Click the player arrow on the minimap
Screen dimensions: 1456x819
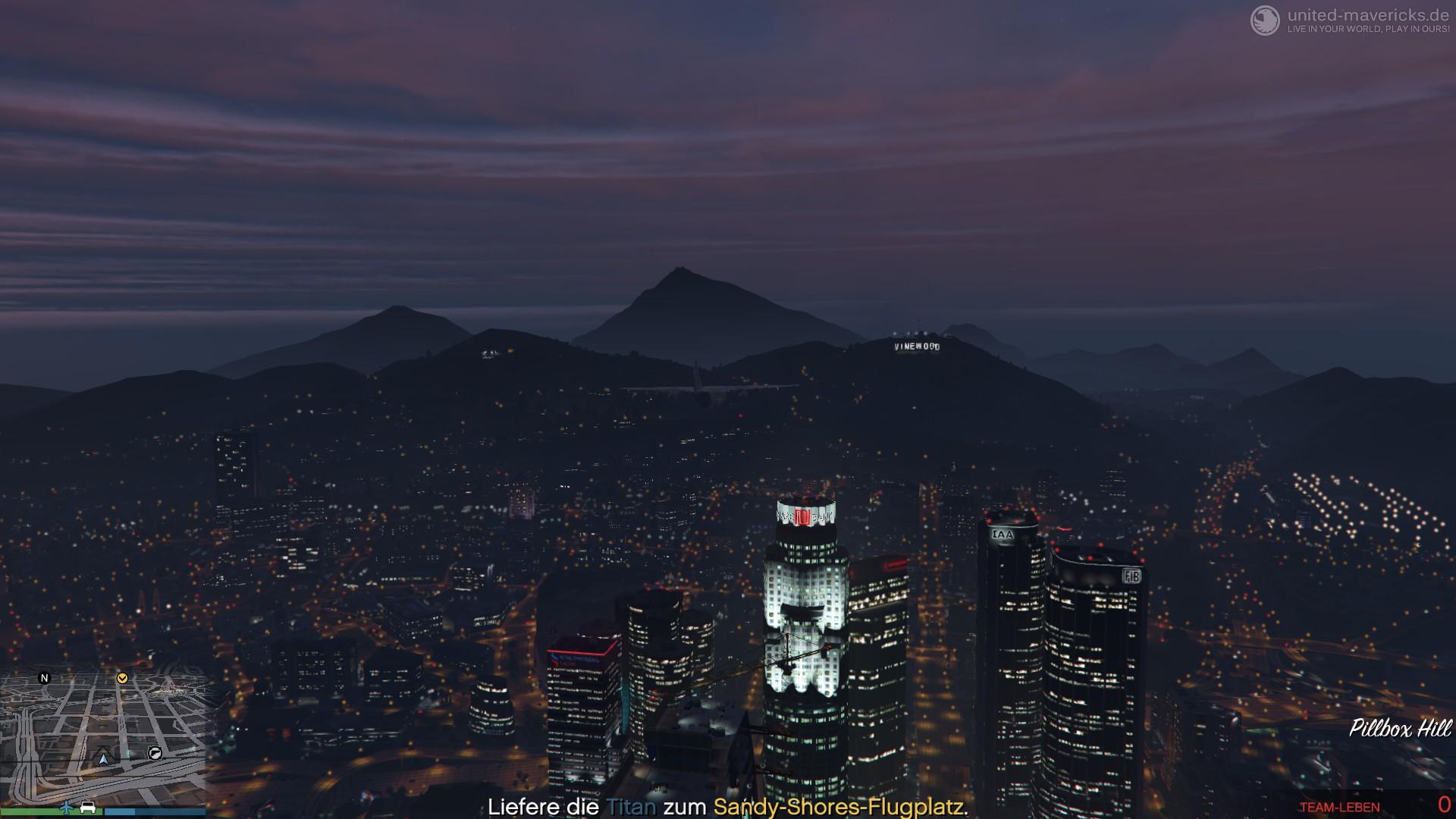pos(103,758)
